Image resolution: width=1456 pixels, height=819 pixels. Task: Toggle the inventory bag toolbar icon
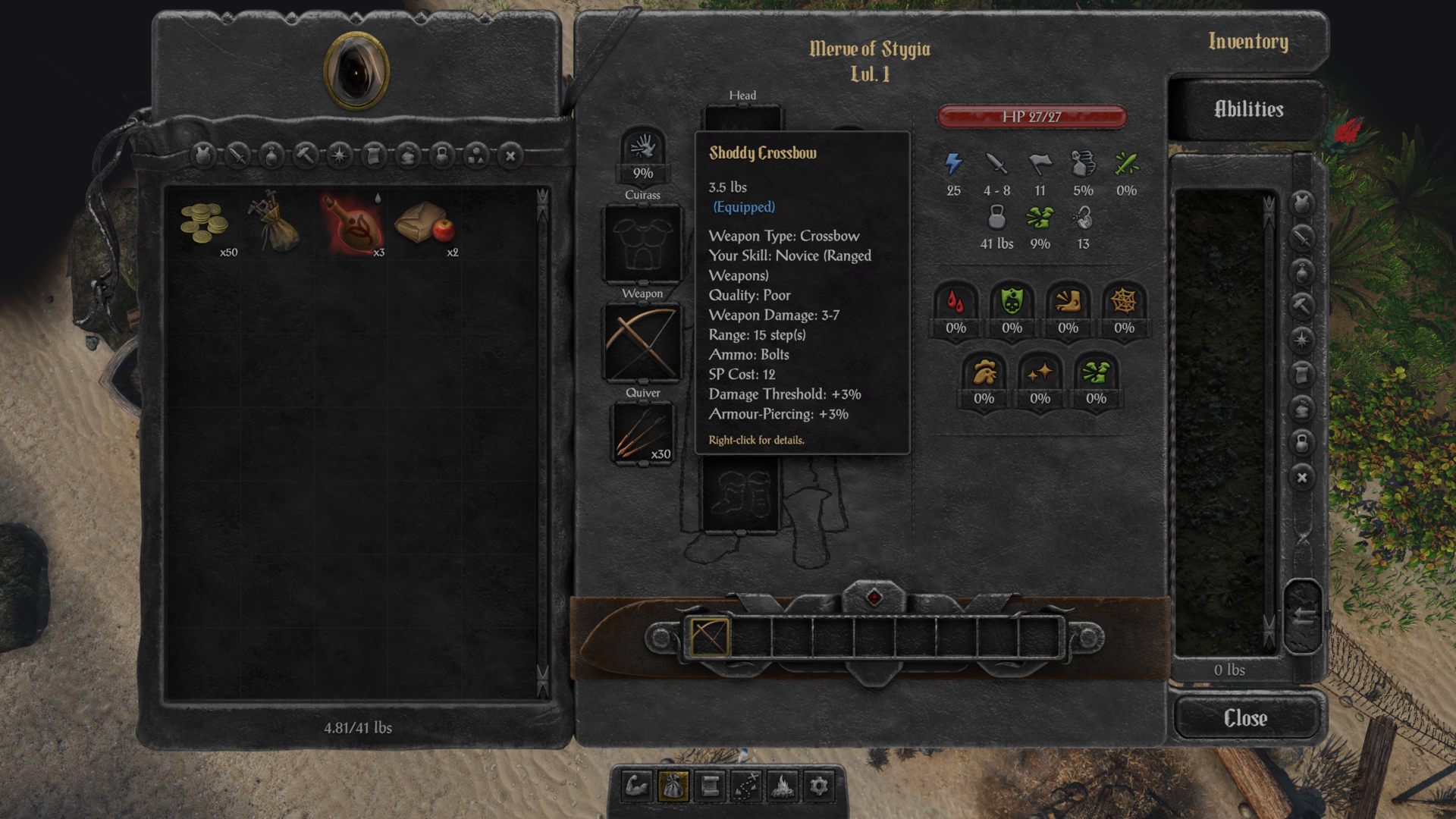pyautogui.click(x=673, y=786)
